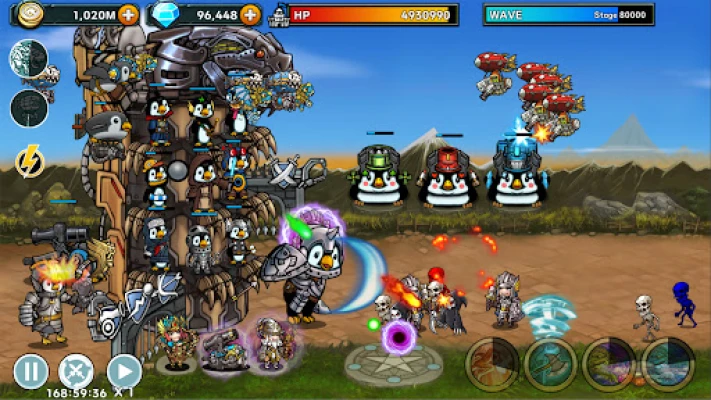
Task: Pause the battle
Action: 31,372
